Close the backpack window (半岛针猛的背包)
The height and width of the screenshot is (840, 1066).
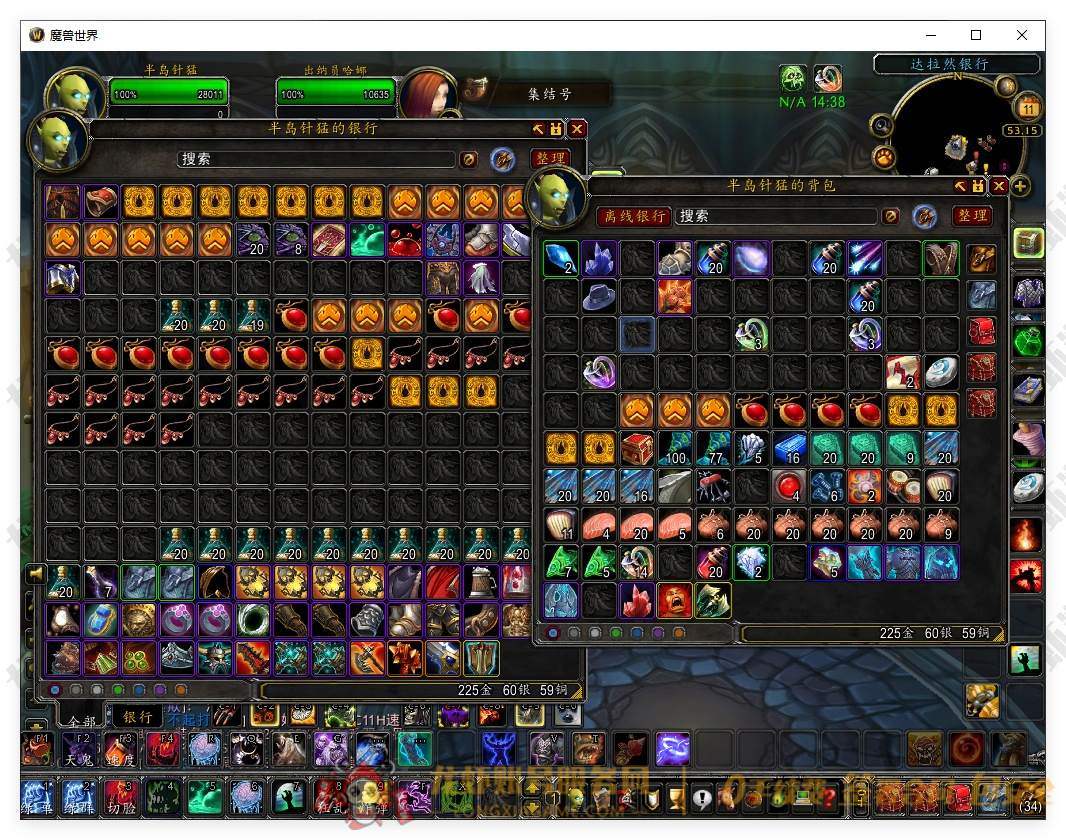click(998, 186)
